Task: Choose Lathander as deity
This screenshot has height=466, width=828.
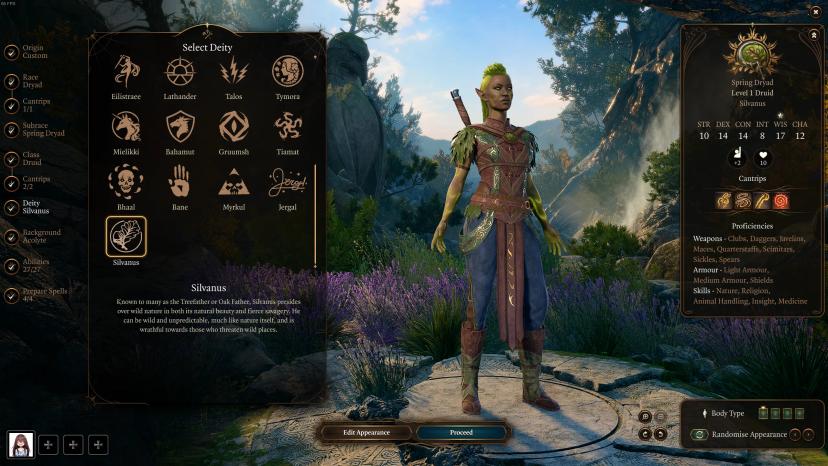Action: pos(180,71)
